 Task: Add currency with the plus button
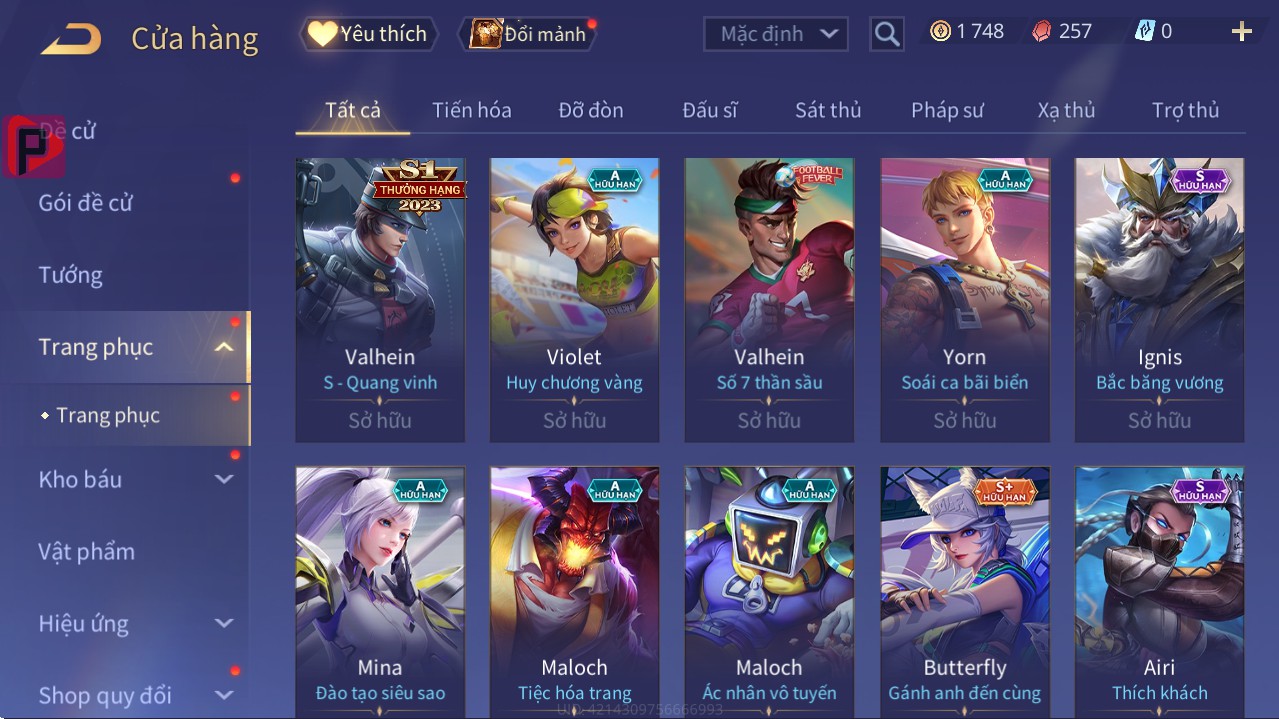point(1241,32)
